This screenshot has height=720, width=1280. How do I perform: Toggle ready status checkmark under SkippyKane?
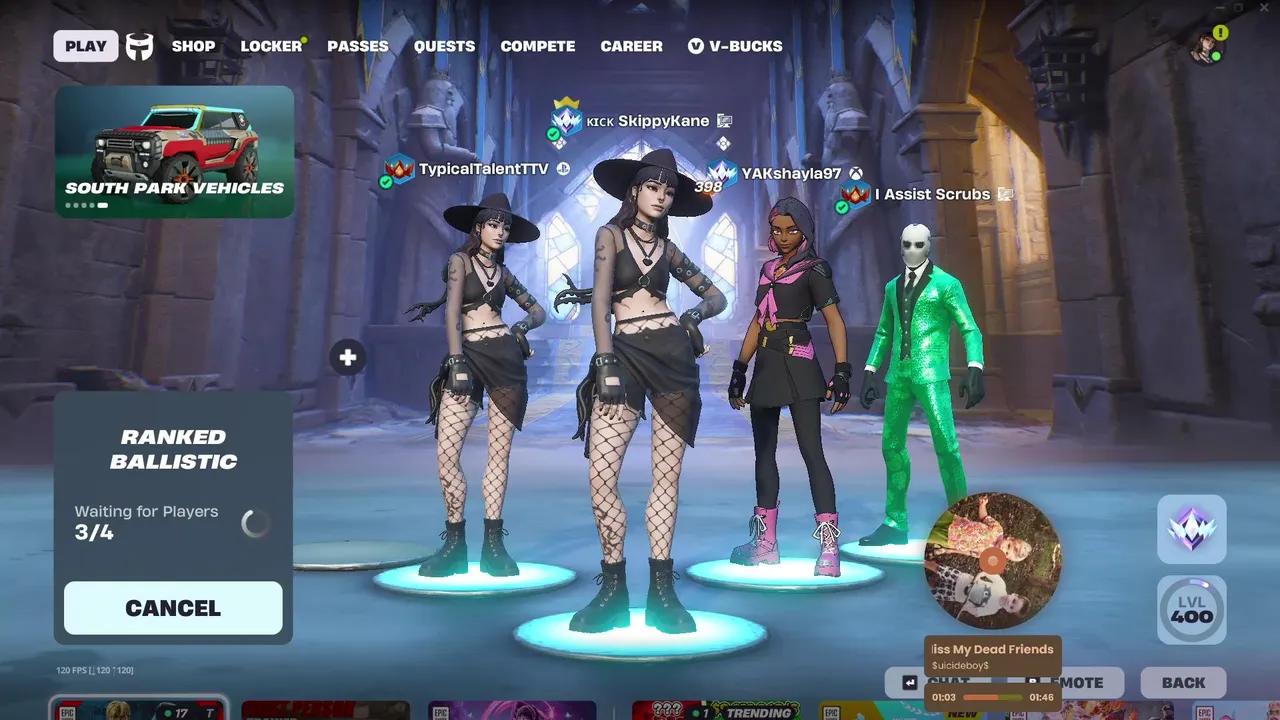point(551,133)
